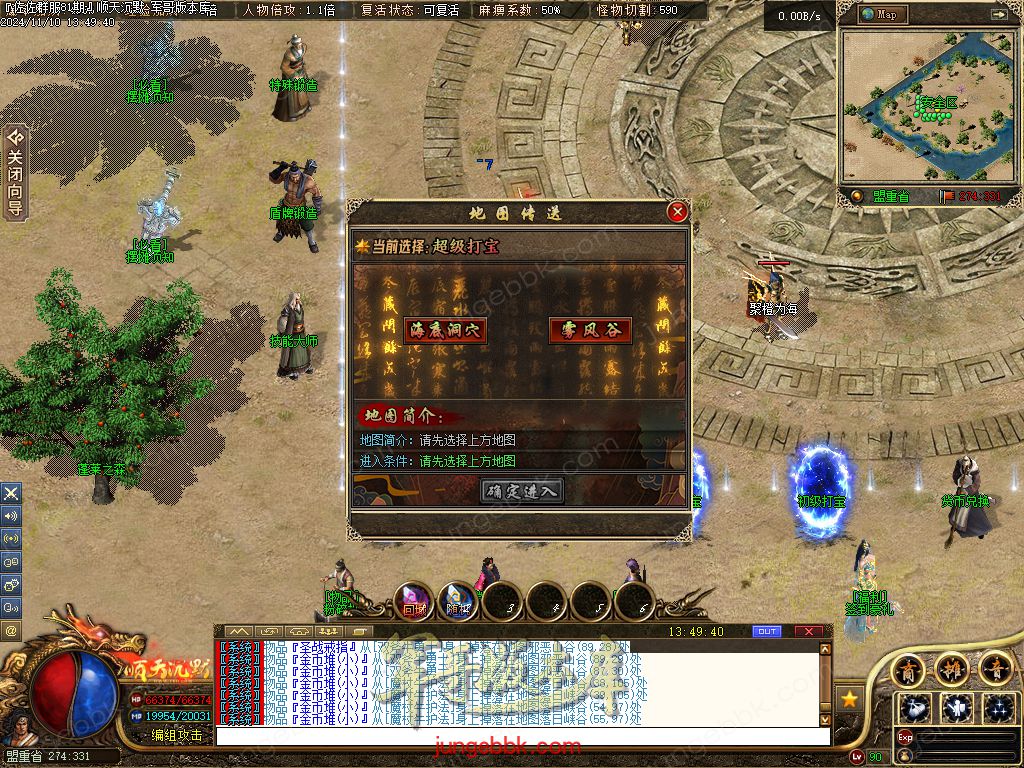Choose the 海底洞穴 map destination
This screenshot has height=768, width=1024.
[445, 331]
